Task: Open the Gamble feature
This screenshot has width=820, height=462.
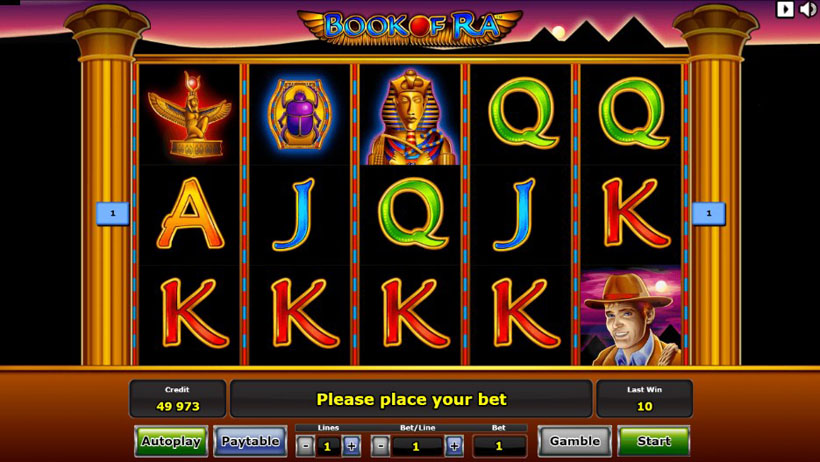Action: click(575, 441)
